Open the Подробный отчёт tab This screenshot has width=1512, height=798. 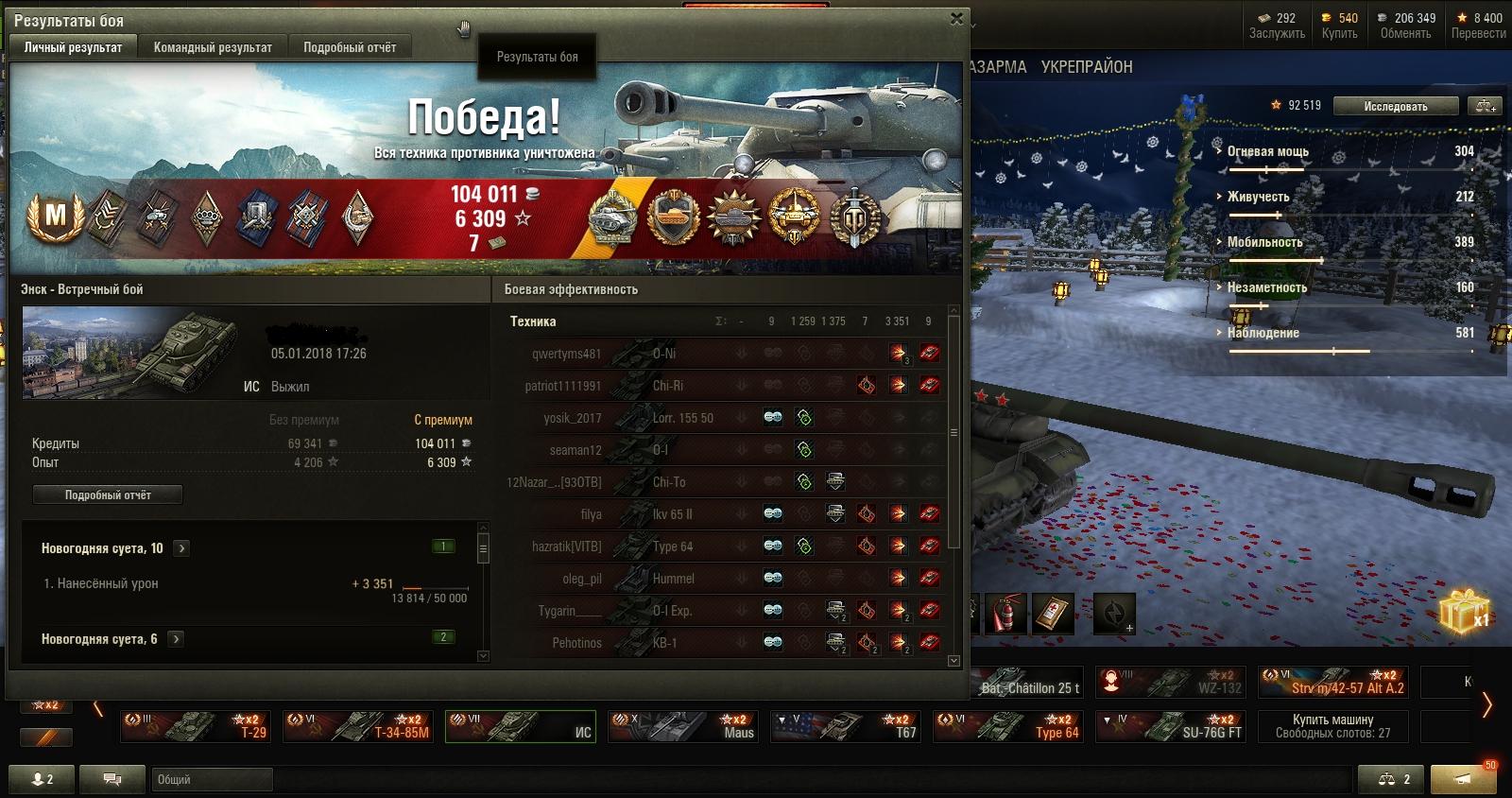[x=350, y=47]
